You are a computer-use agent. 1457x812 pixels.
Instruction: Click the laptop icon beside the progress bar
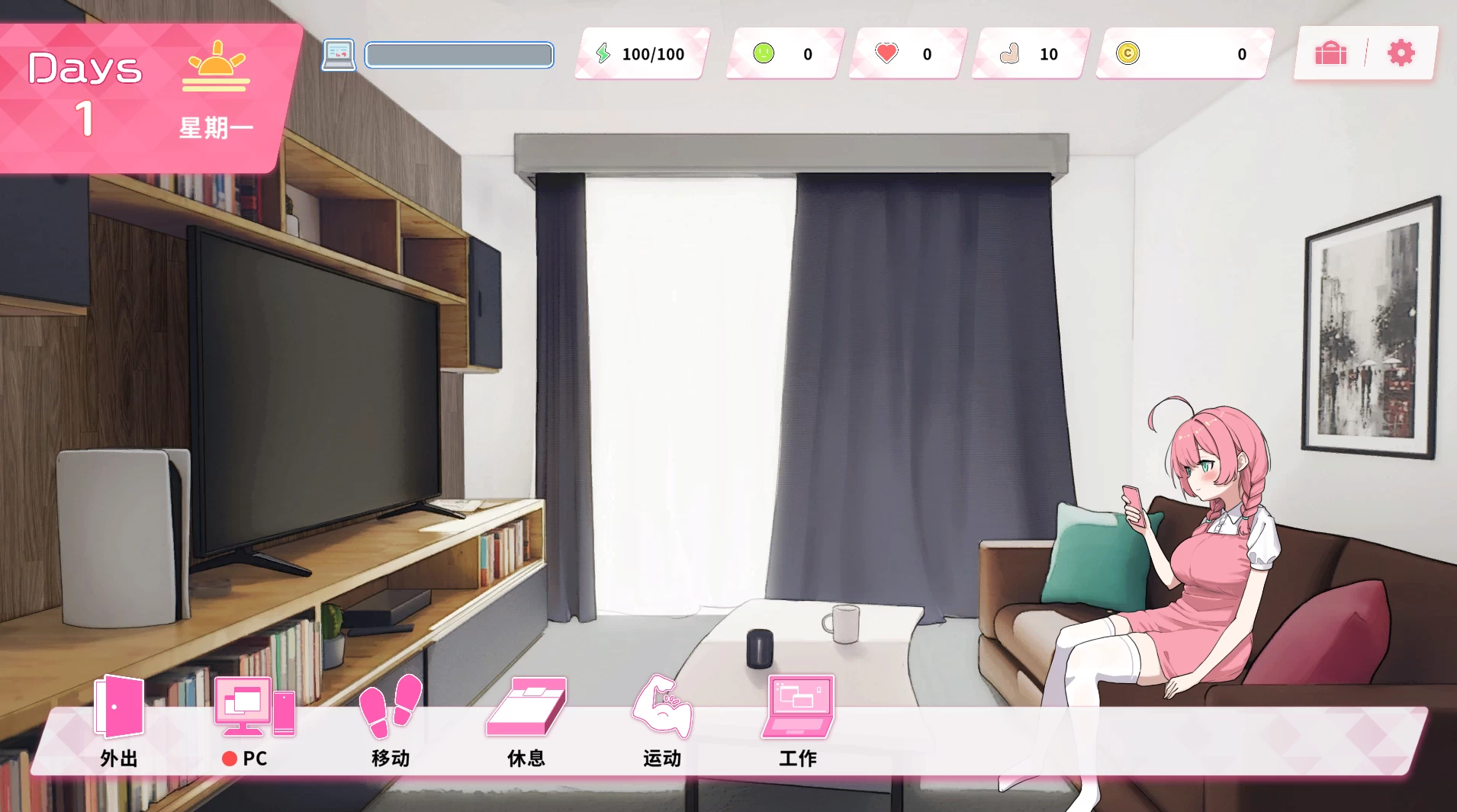tap(340, 54)
